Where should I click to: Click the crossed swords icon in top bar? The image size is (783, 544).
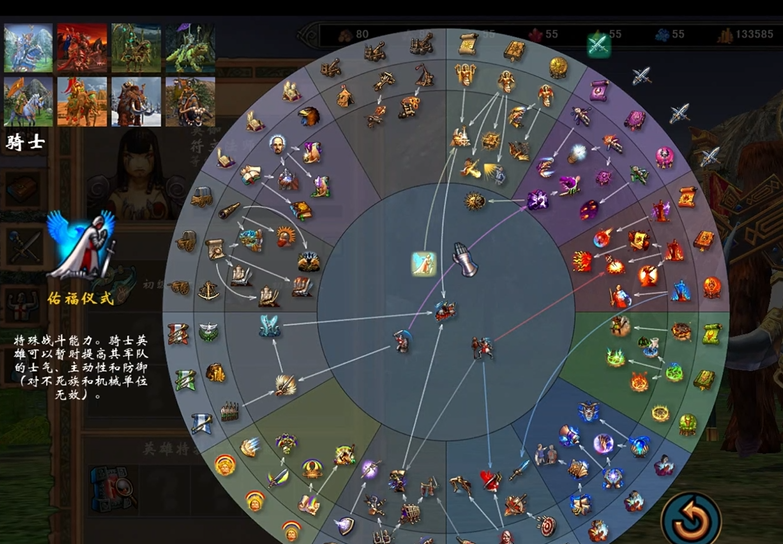[598, 44]
